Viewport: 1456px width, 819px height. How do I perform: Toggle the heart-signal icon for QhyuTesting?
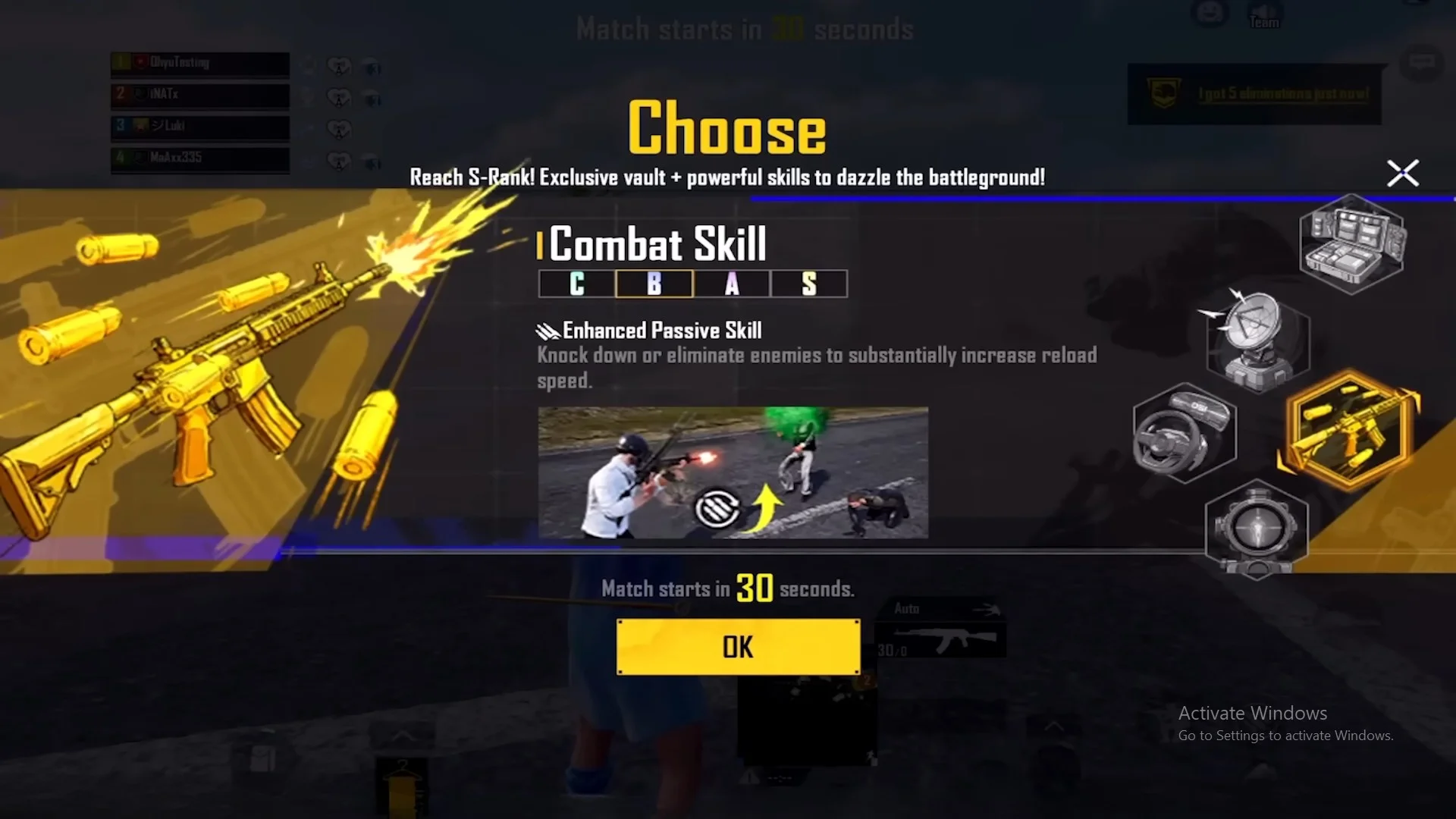point(339,67)
